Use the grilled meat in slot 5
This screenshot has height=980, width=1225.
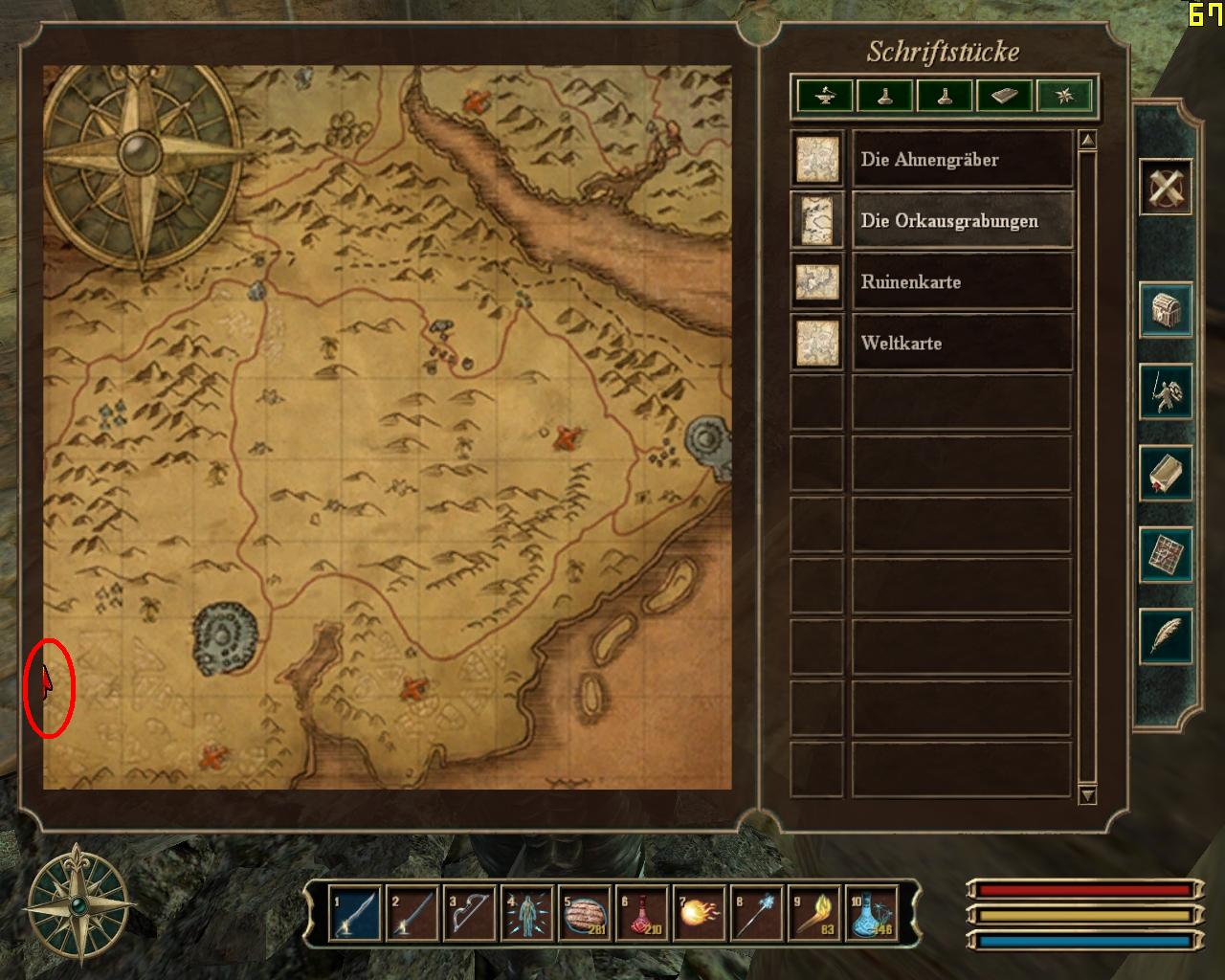pos(584,915)
